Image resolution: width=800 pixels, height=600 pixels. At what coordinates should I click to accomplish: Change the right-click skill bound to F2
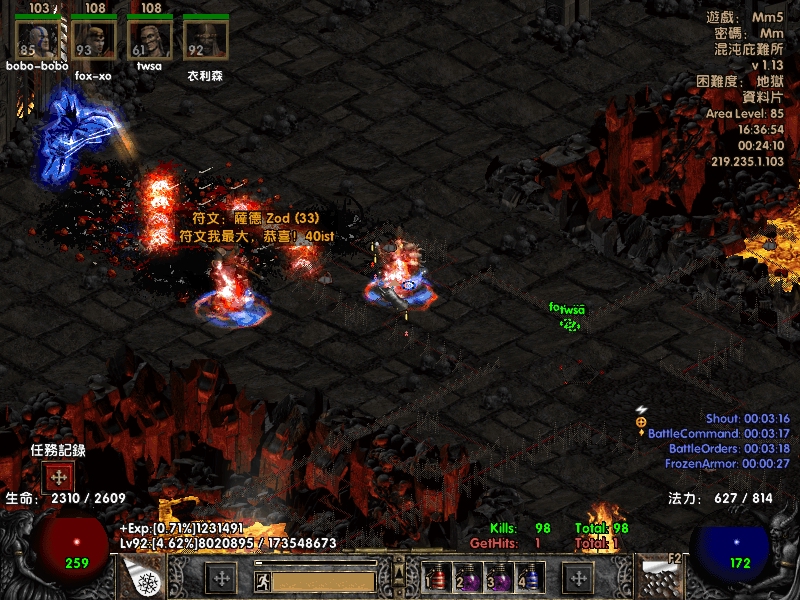[x=662, y=577]
